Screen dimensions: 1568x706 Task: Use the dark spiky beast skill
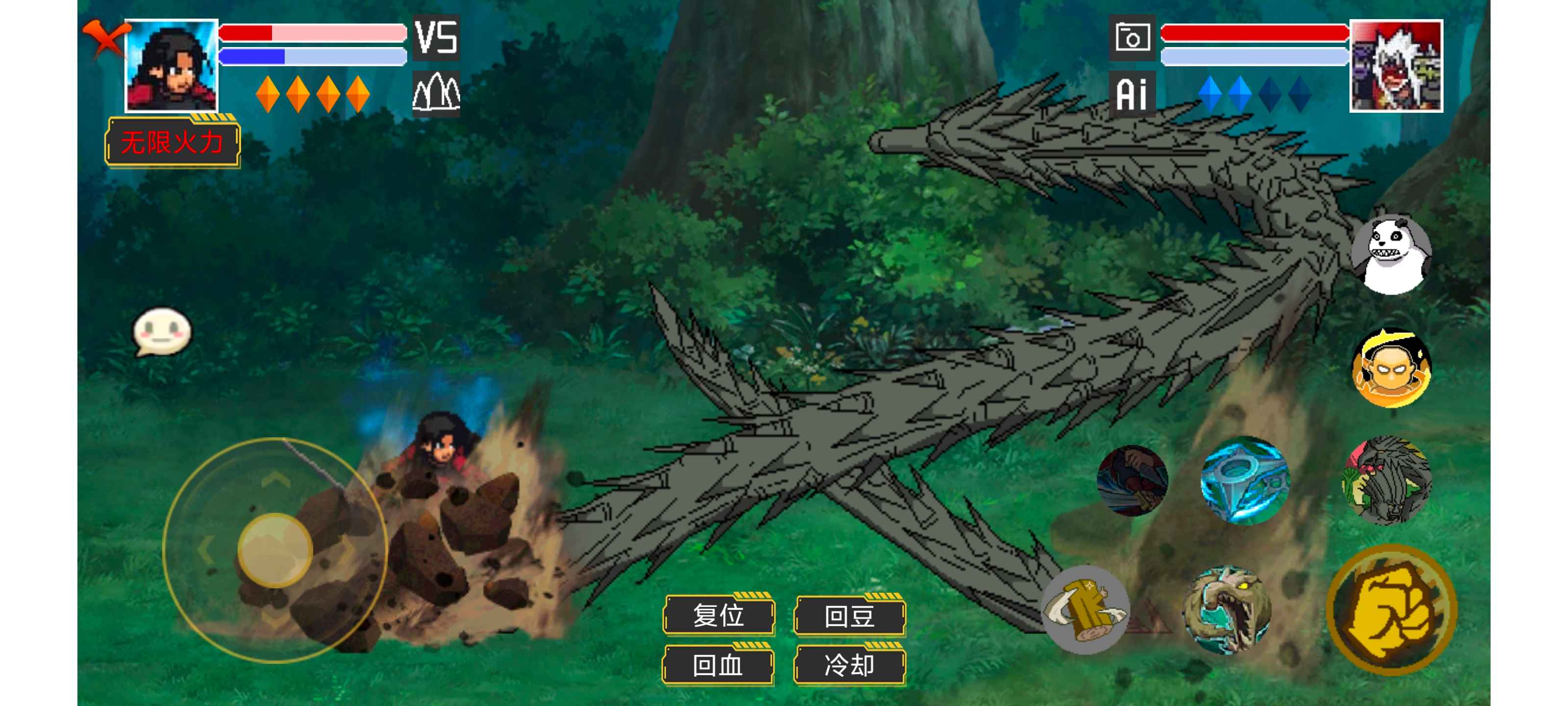coord(1387,480)
